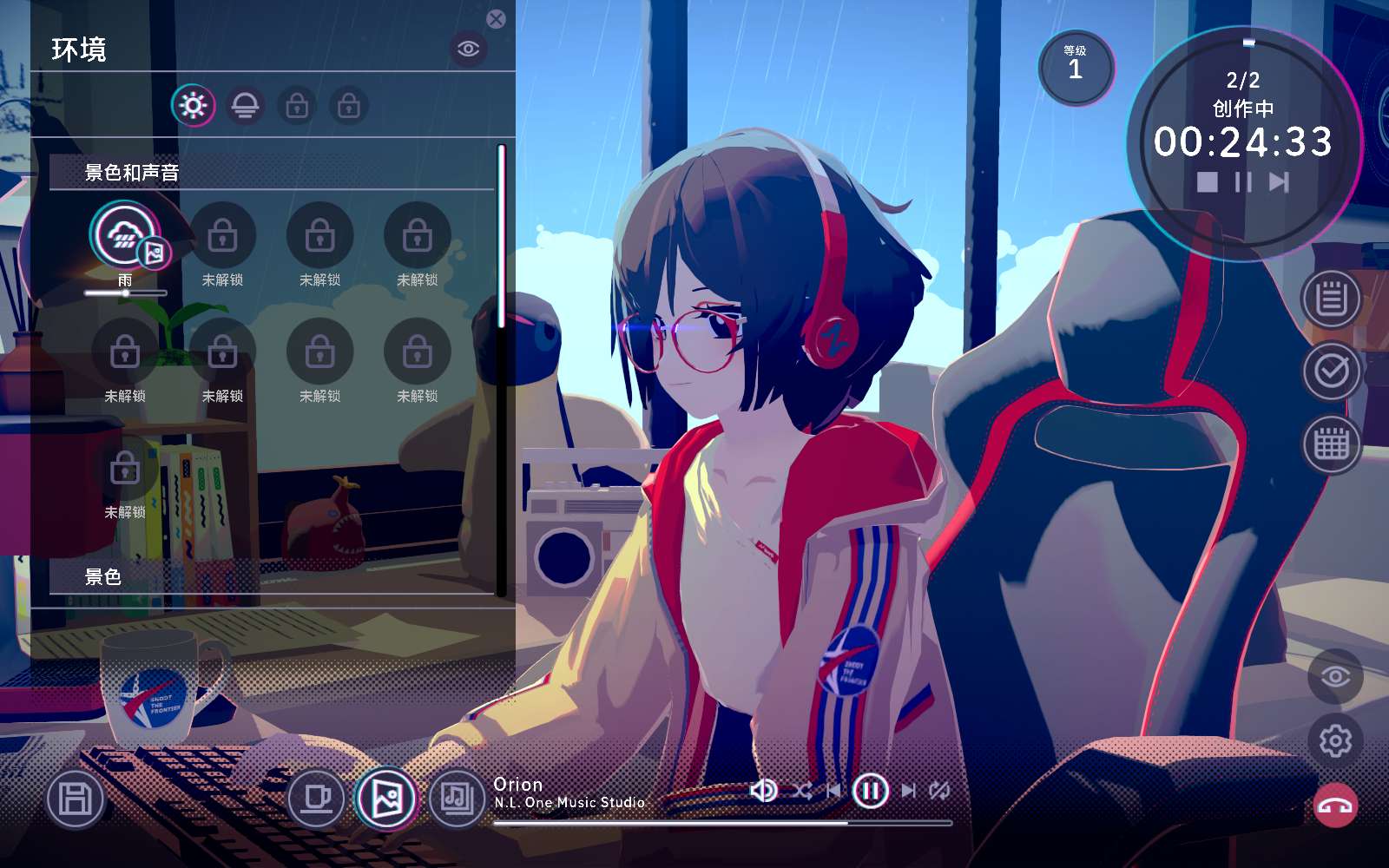
Task: Switch to the sun brightness tab
Action: pyautogui.click(x=194, y=104)
